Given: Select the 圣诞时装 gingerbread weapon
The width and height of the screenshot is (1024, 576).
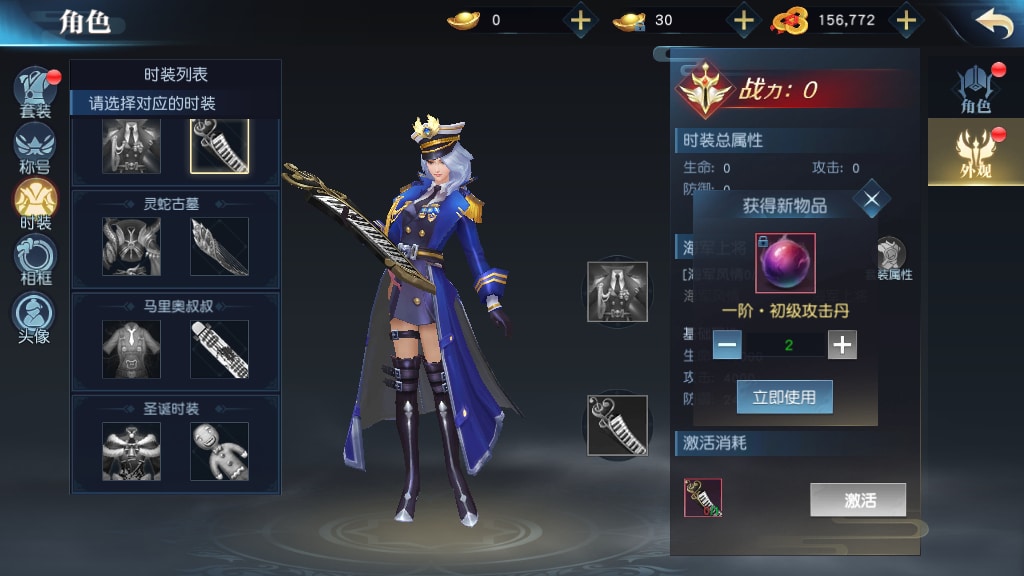Looking at the screenshot, I should click(219, 451).
